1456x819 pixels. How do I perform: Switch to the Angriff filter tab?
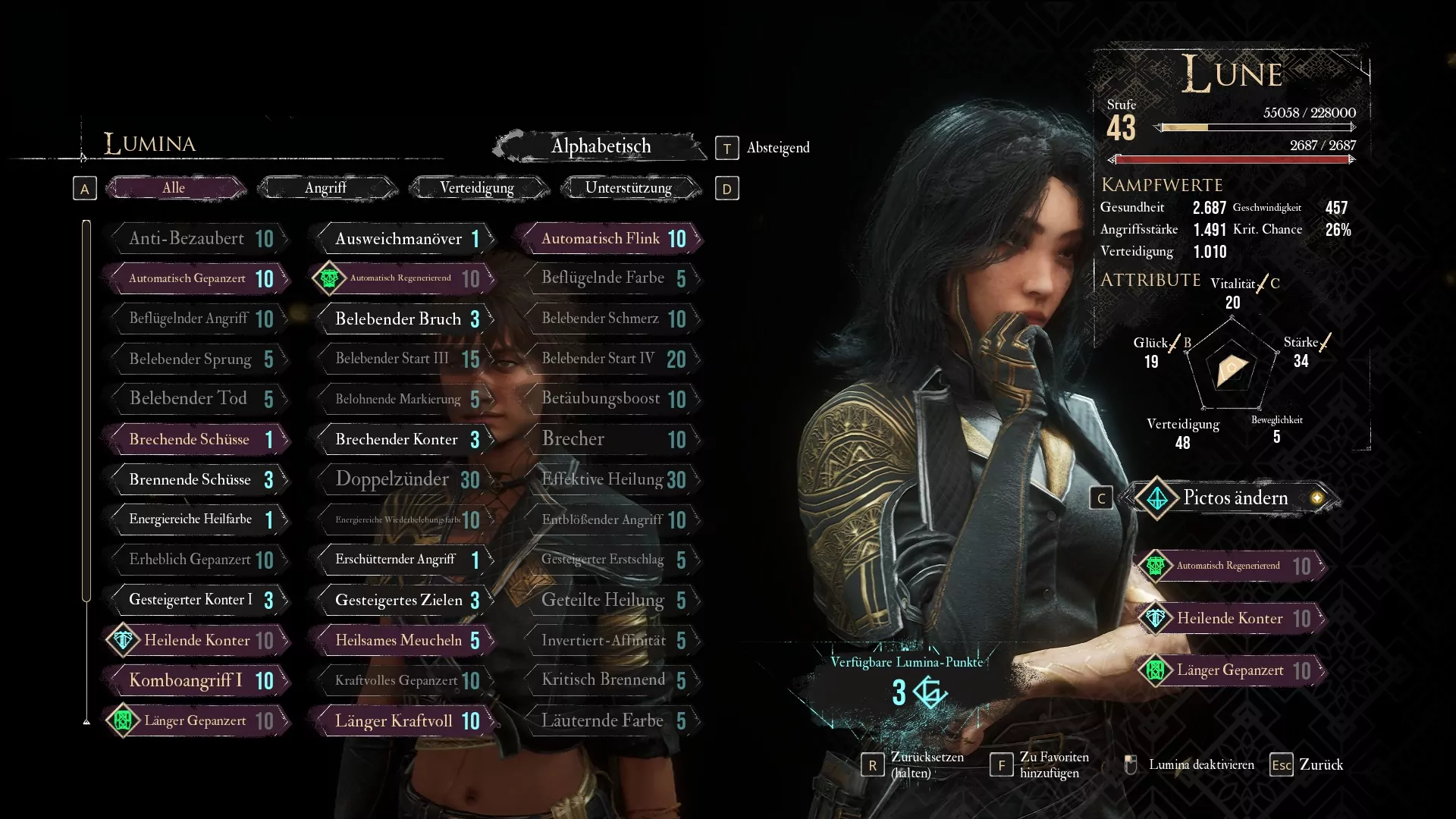pyautogui.click(x=326, y=188)
